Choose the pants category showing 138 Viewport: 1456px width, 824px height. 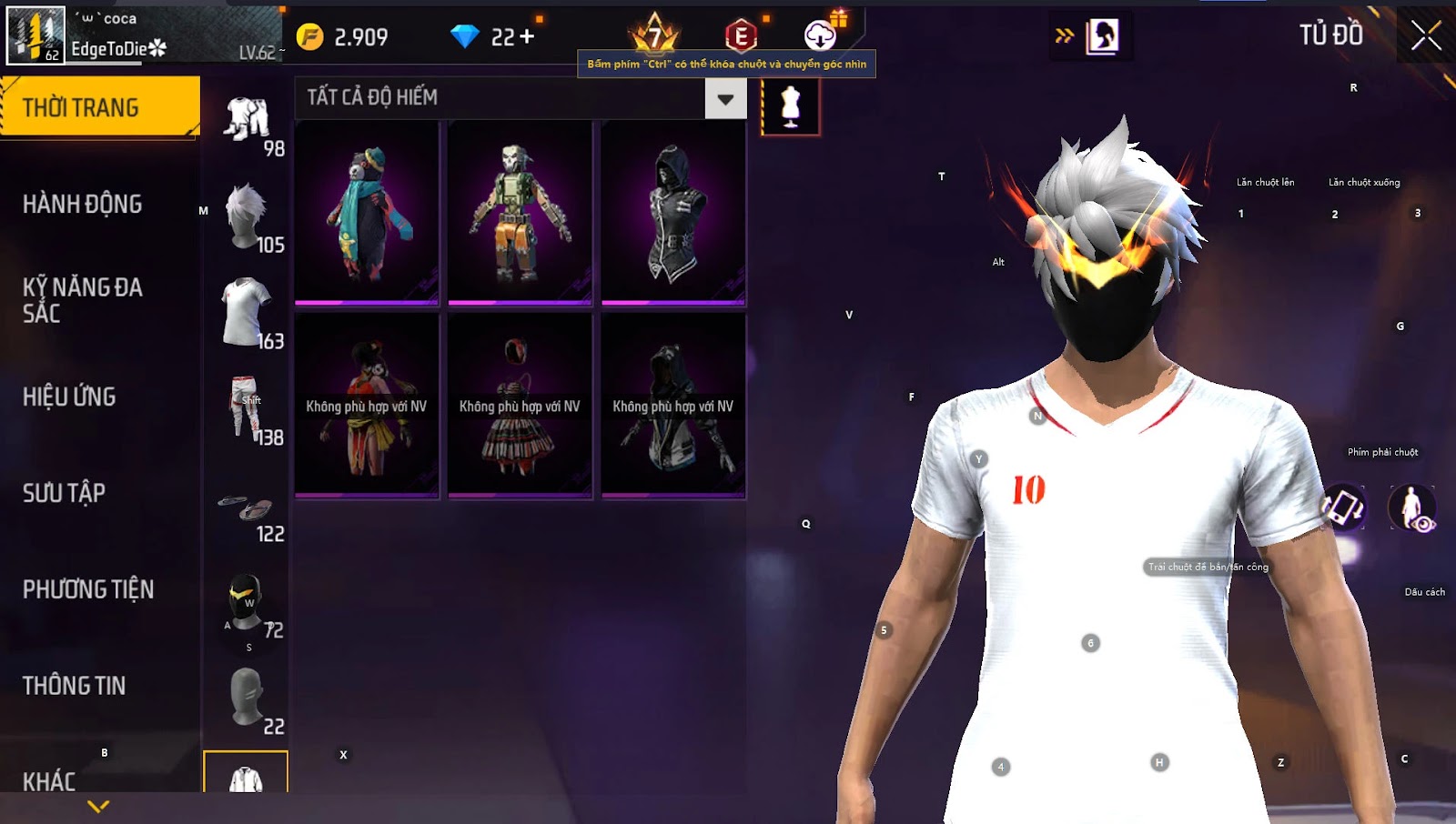[x=248, y=411]
